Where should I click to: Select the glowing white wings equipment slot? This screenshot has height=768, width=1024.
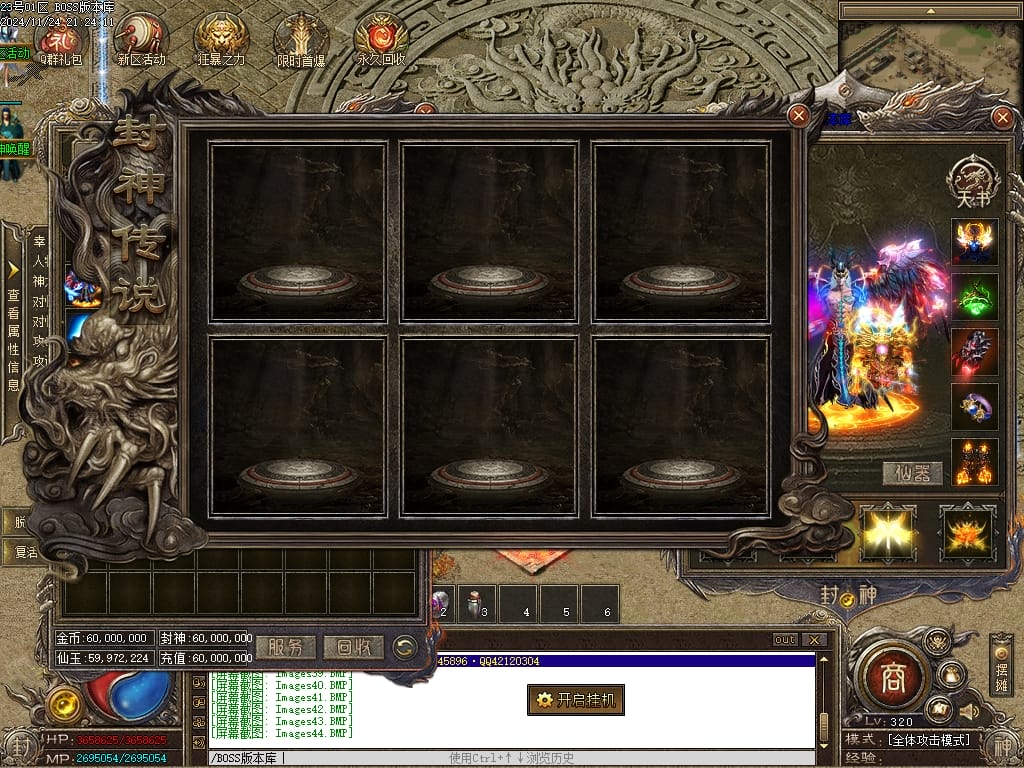tap(887, 533)
